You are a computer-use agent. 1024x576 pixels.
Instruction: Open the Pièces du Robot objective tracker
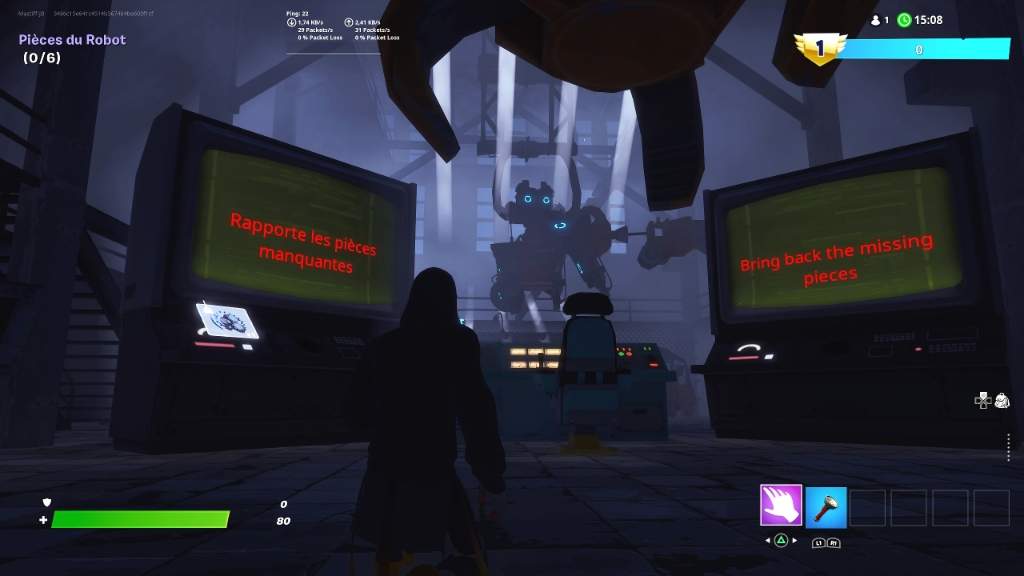[72, 40]
